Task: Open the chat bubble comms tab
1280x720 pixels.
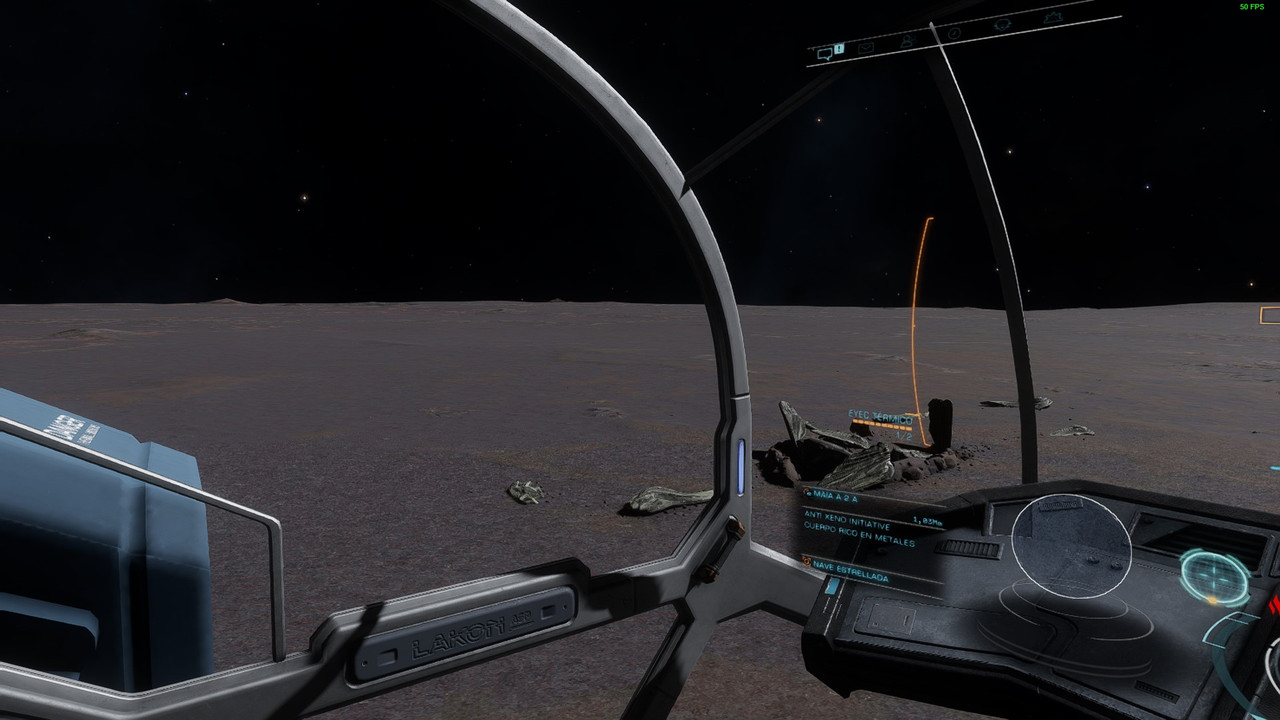Action: click(826, 54)
